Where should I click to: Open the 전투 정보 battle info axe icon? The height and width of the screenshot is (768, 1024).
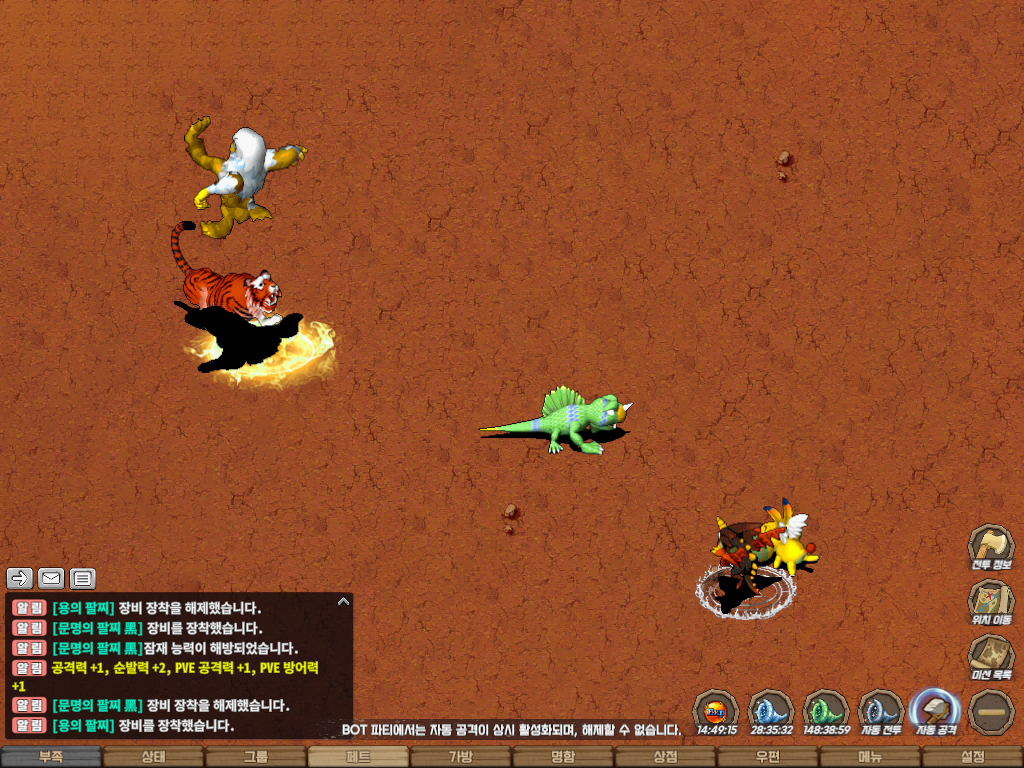pyautogui.click(x=990, y=546)
